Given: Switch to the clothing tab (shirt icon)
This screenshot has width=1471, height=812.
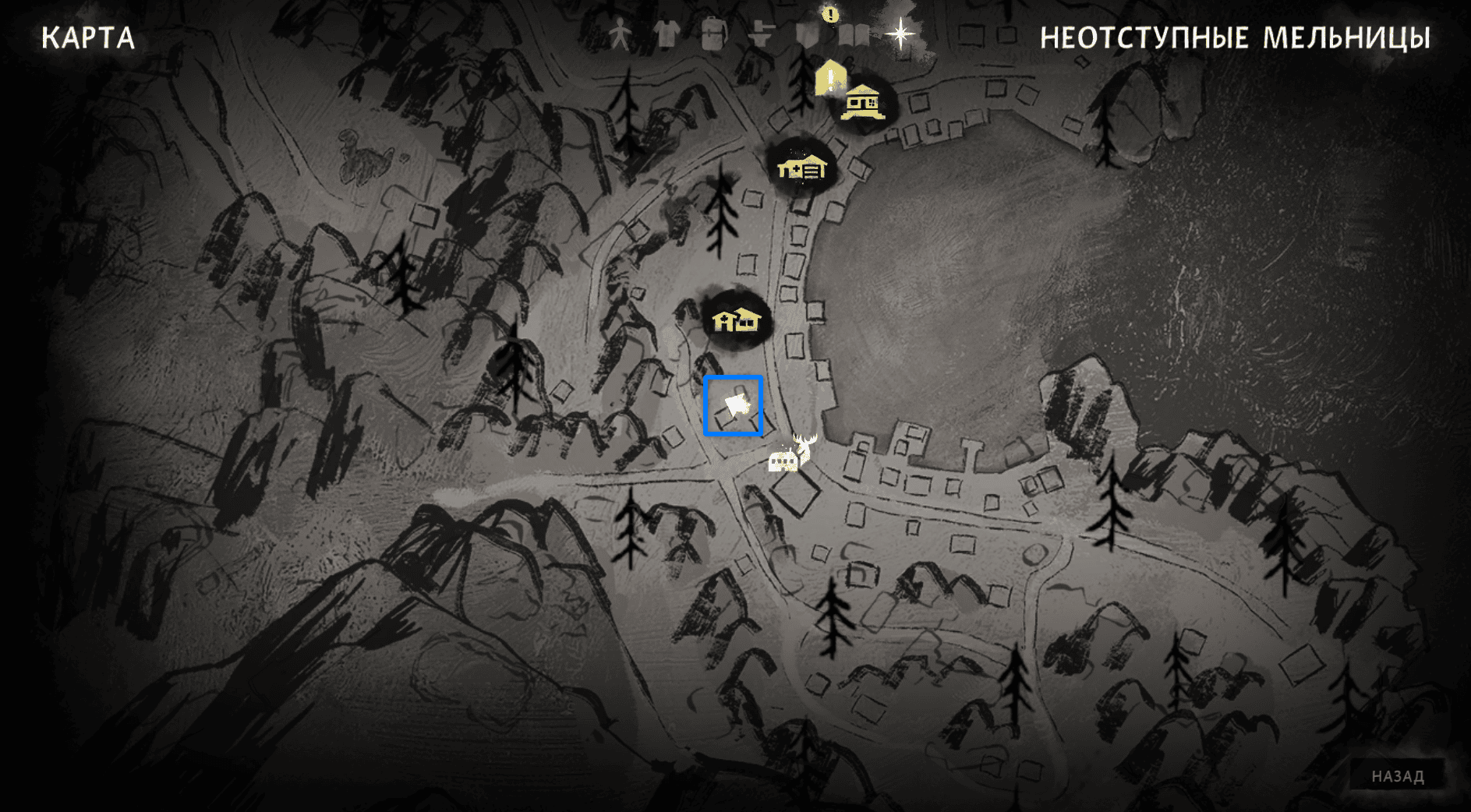Looking at the screenshot, I should [667, 35].
